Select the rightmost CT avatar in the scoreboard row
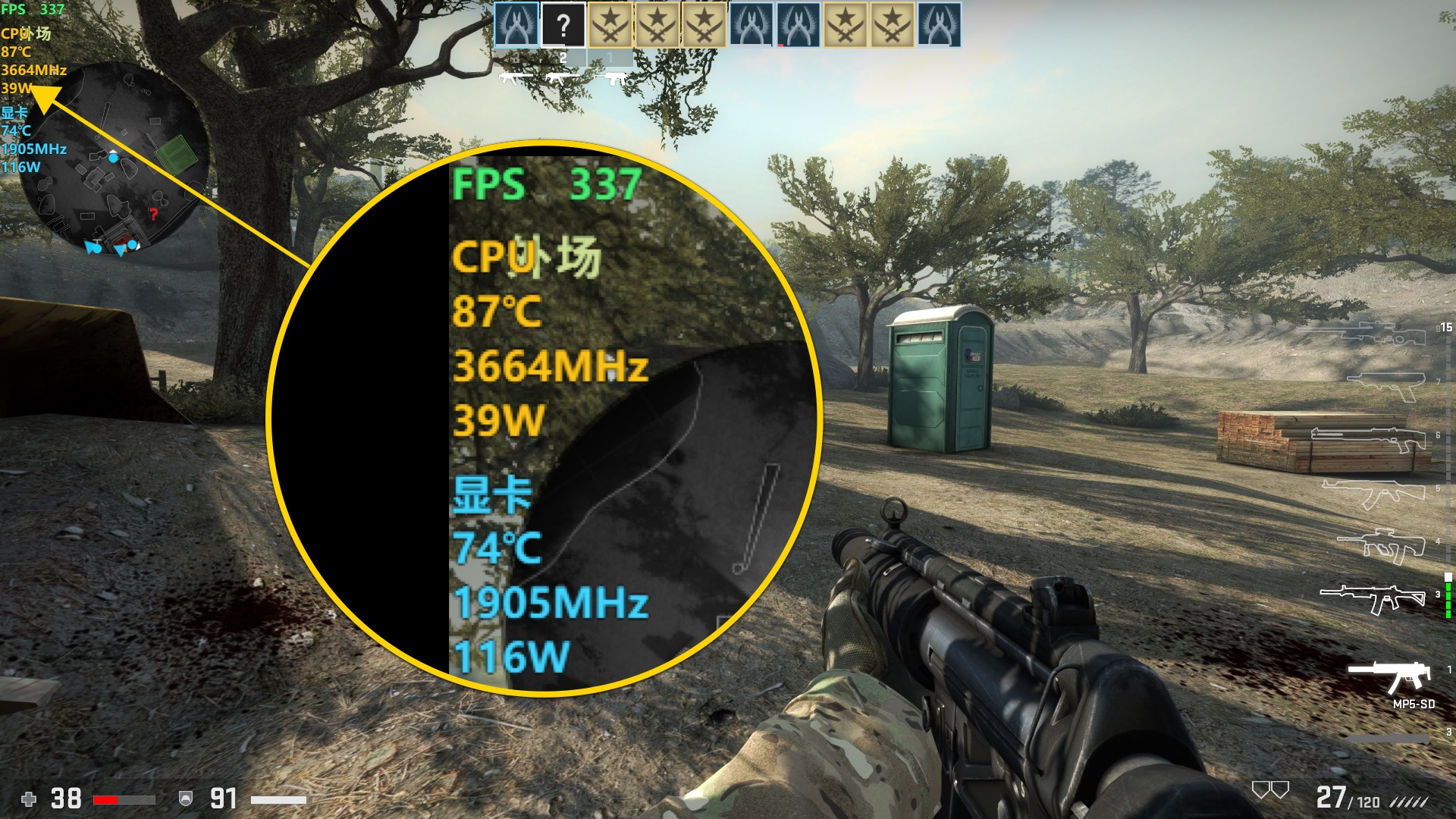Image resolution: width=1456 pixels, height=819 pixels. (x=940, y=24)
